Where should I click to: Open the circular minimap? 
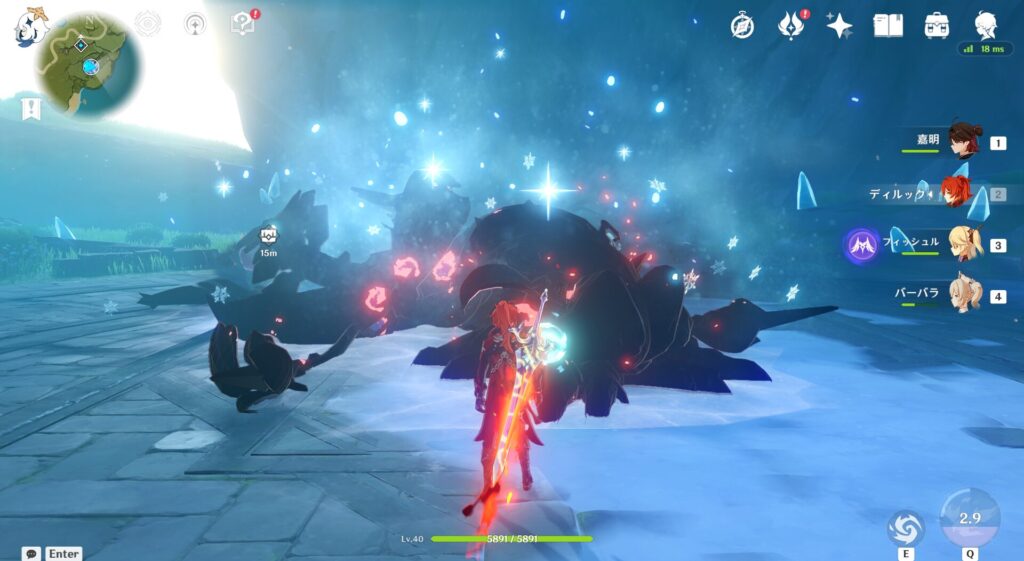pyautogui.click(x=88, y=65)
